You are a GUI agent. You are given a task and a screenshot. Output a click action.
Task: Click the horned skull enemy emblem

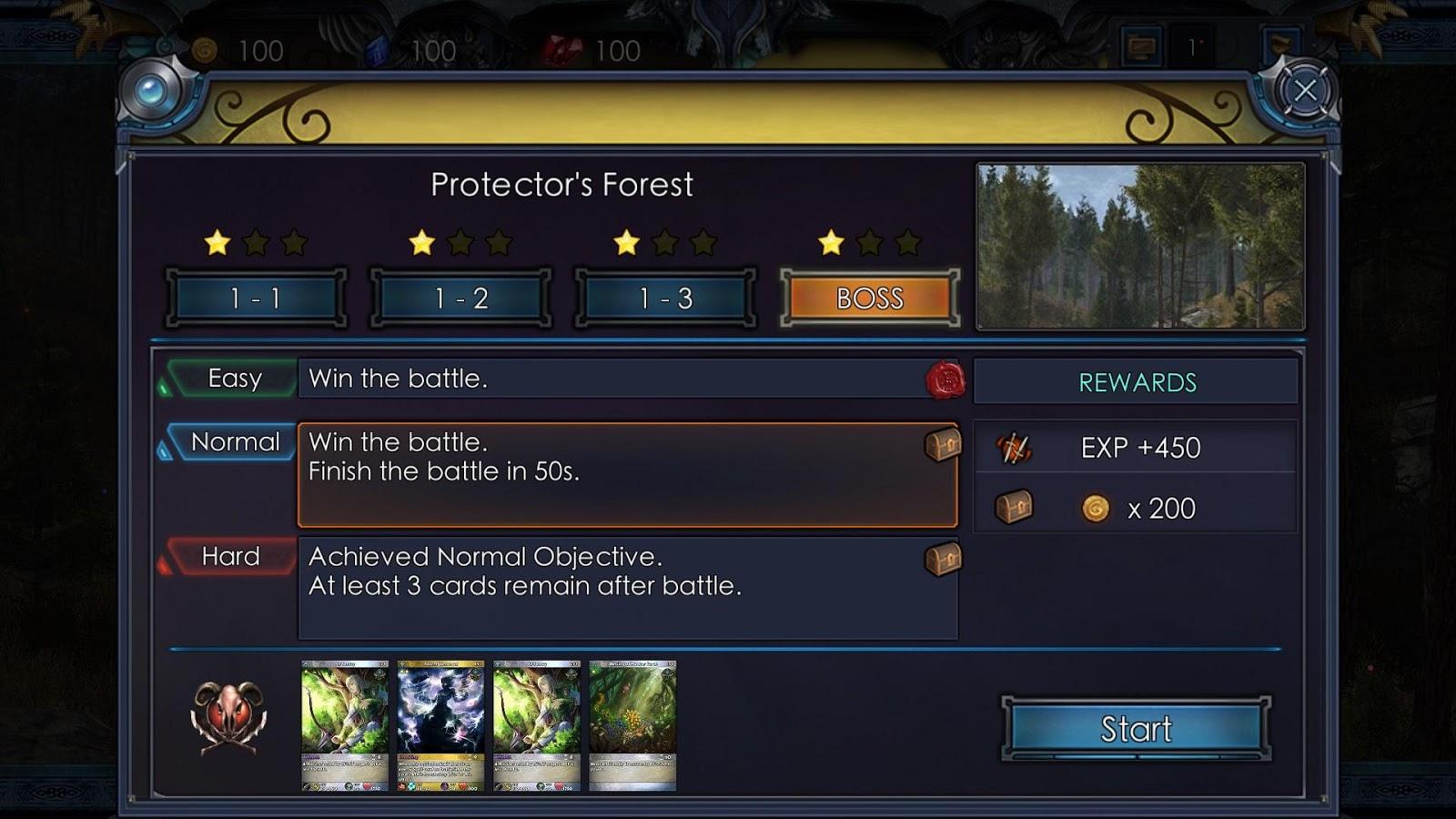pos(228,717)
